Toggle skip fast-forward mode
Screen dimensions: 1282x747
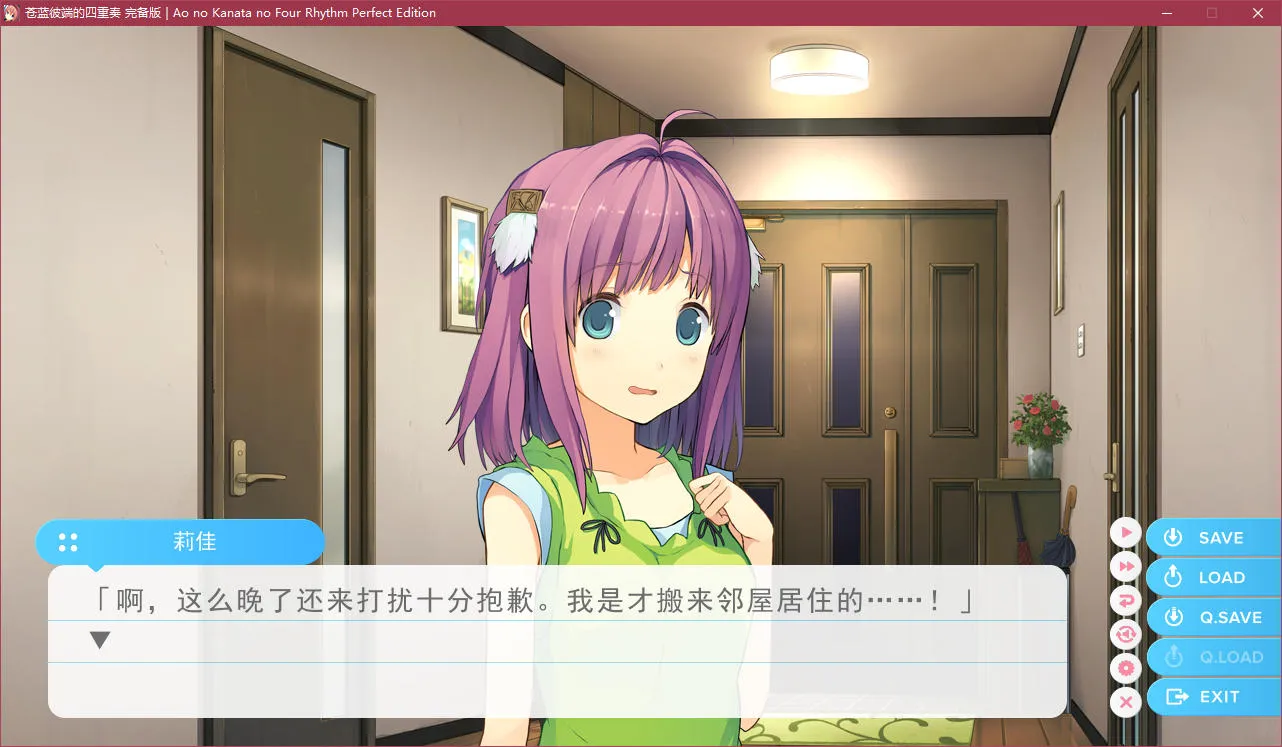coord(1125,567)
